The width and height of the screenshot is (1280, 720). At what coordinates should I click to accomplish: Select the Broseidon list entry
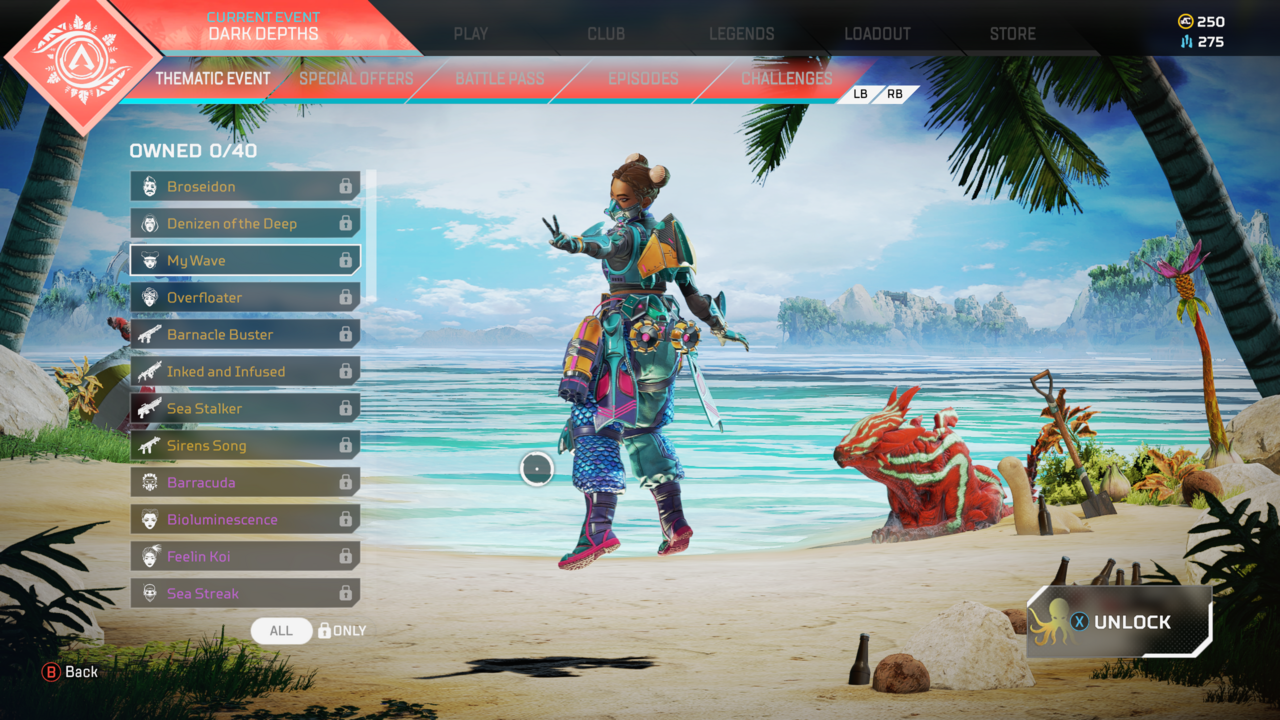click(x=245, y=187)
